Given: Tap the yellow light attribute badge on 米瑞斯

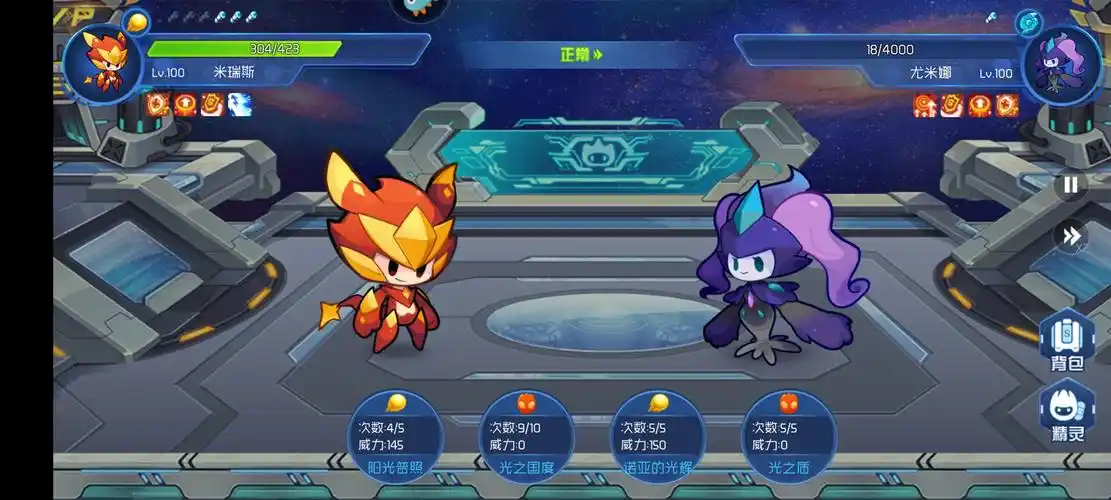Looking at the screenshot, I should click(137, 21).
